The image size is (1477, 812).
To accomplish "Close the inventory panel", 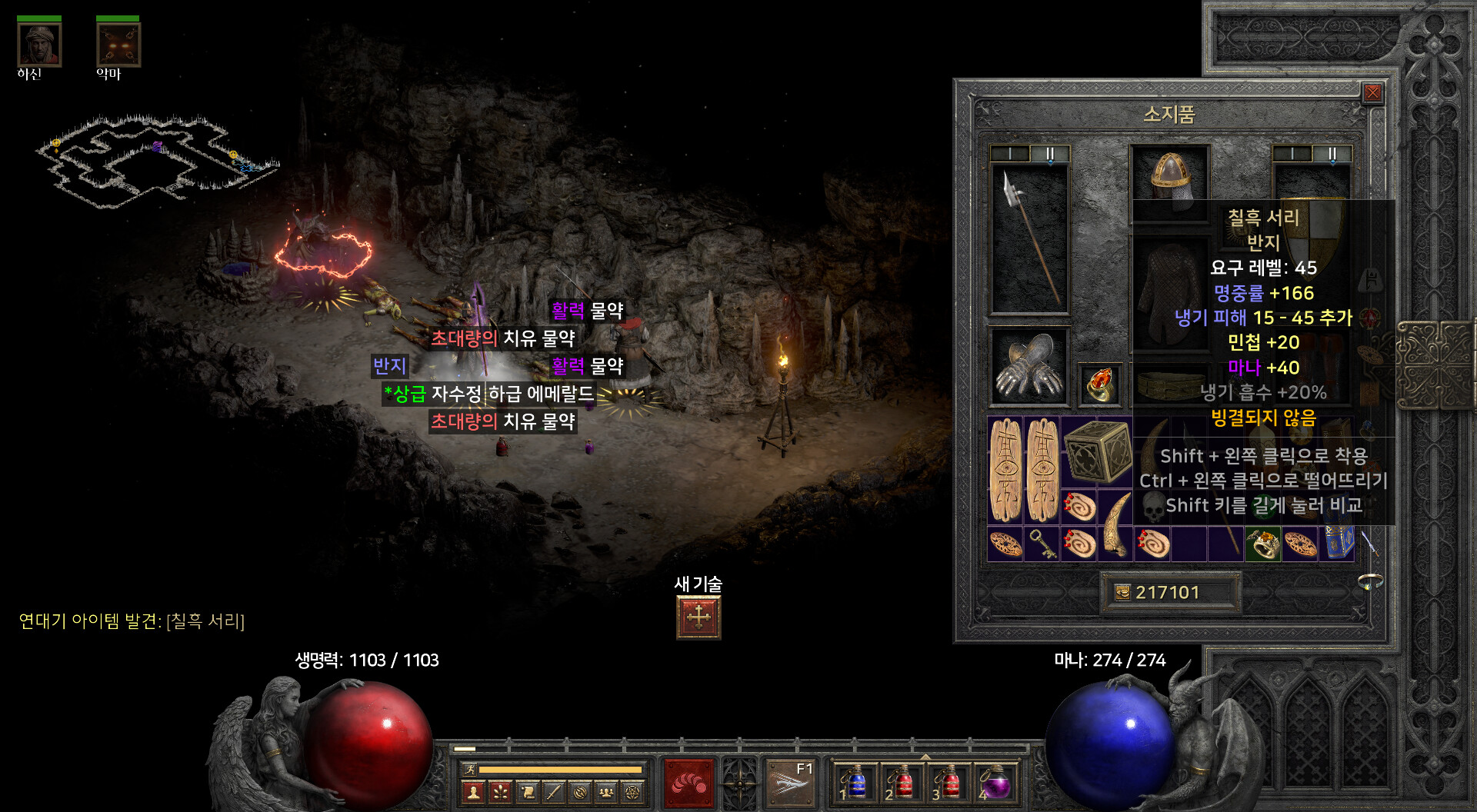I will click(1372, 94).
